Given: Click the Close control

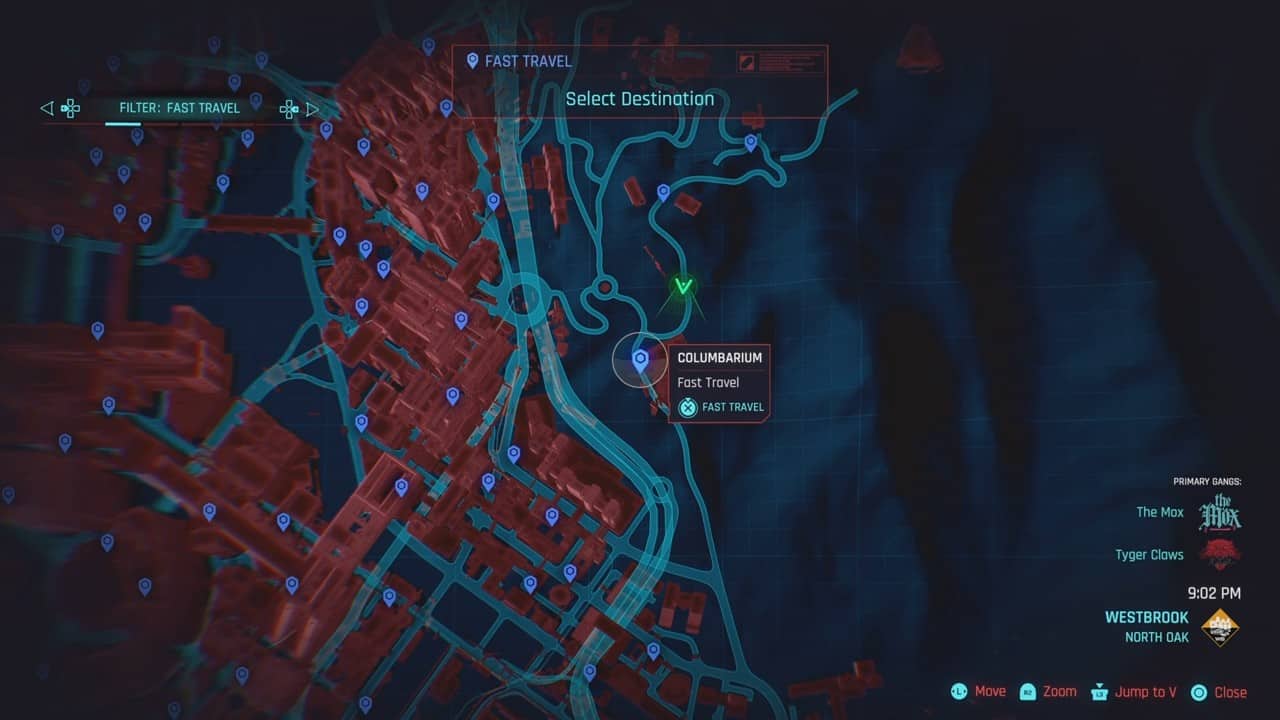Looking at the screenshot, I should coord(1216,691).
